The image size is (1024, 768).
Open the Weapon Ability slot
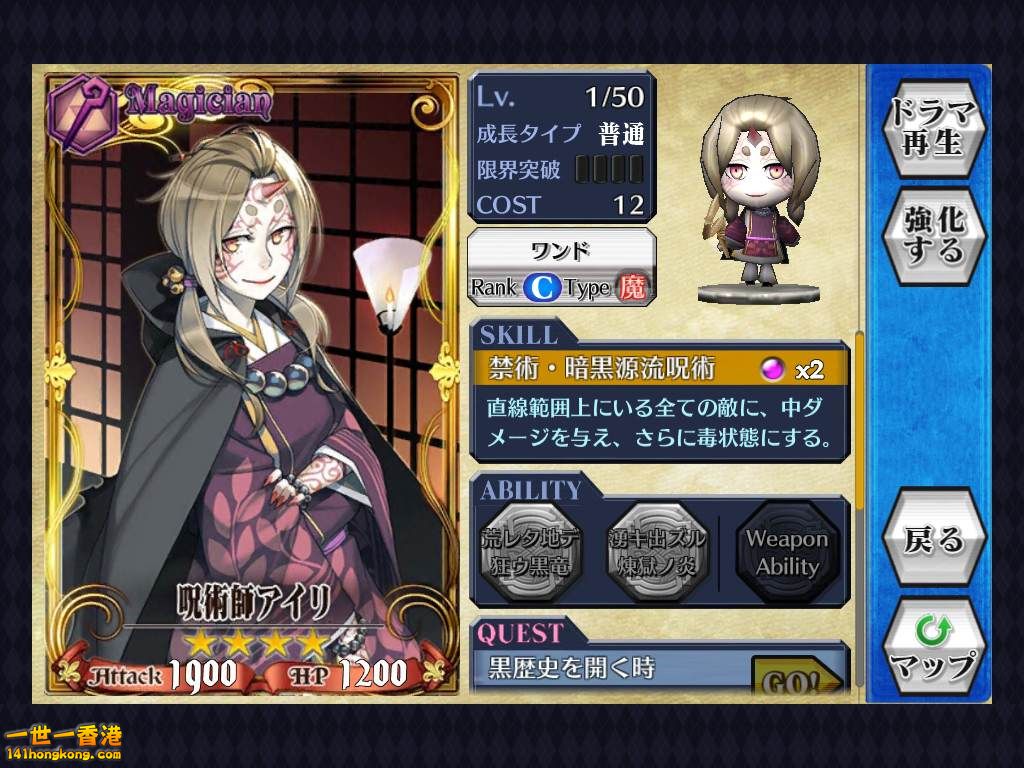pos(786,552)
